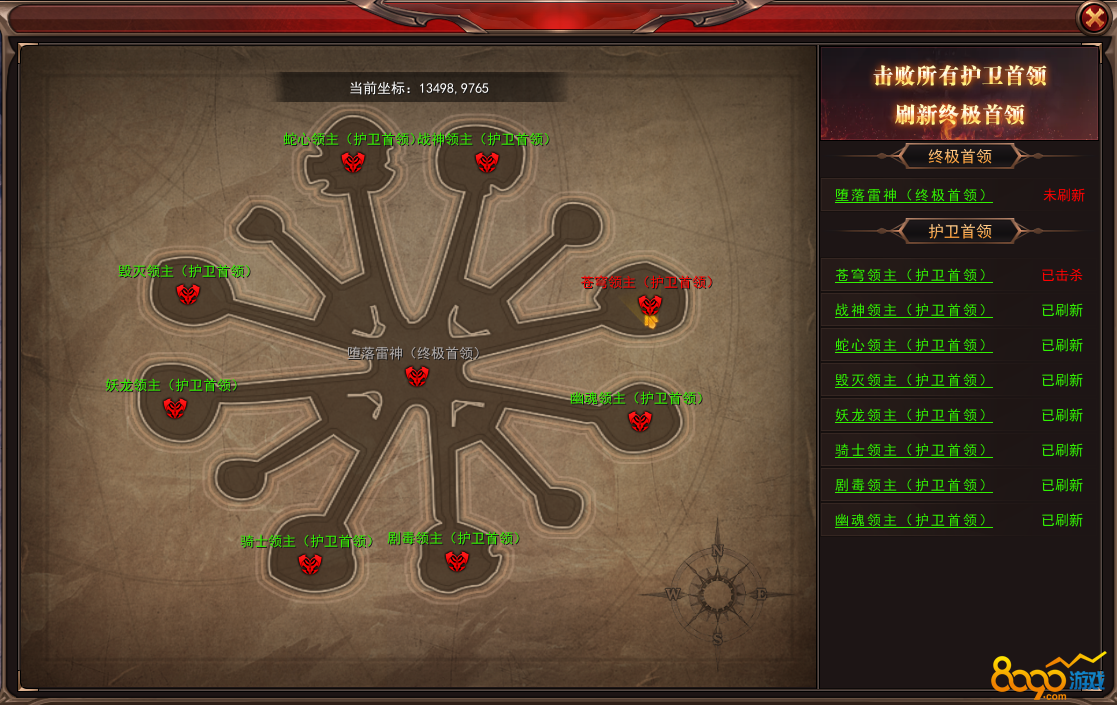
Task: Click the 蛇心领主 boss marker on the map
Action: (353, 161)
